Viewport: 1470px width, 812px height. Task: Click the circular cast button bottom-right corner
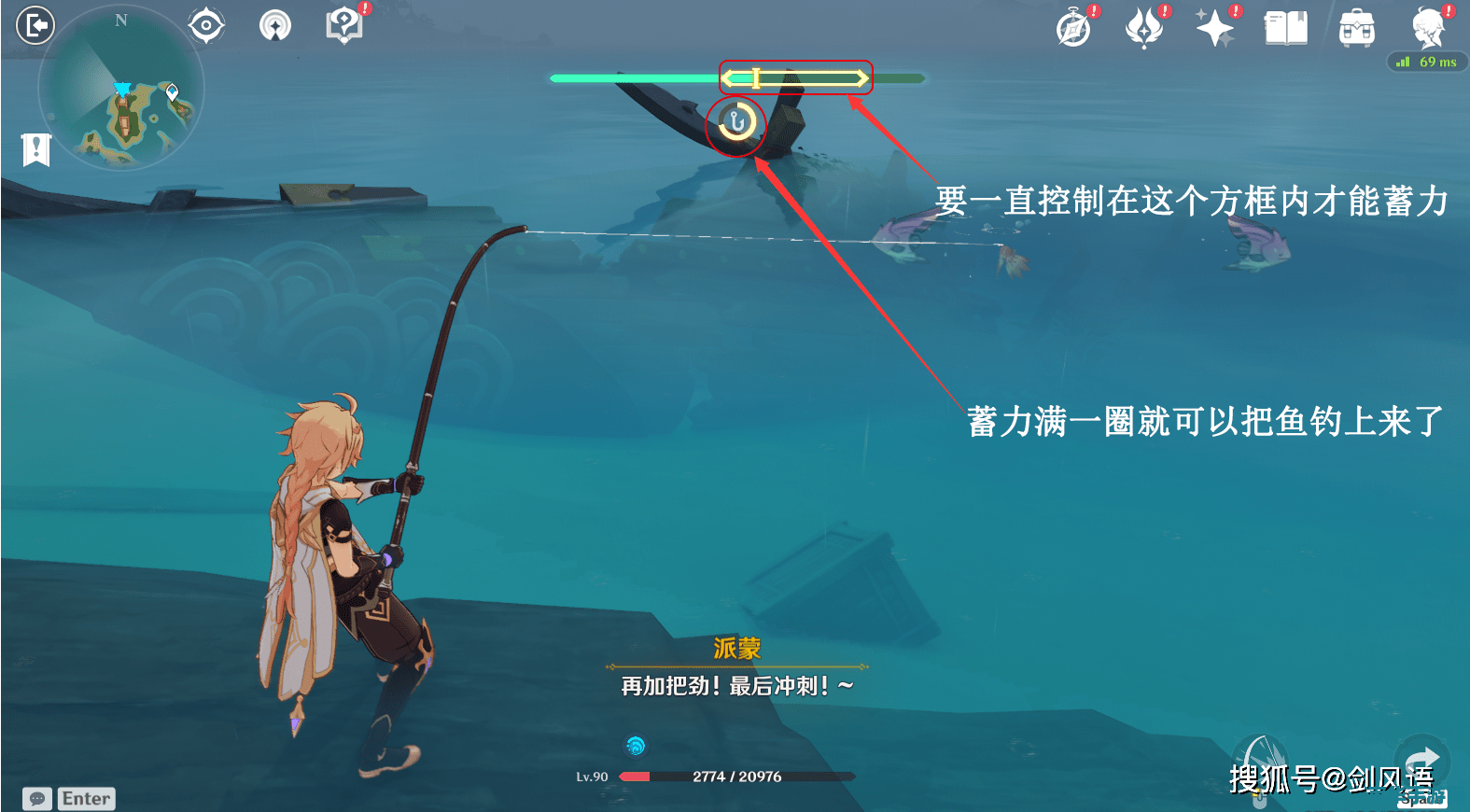(1421, 759)
